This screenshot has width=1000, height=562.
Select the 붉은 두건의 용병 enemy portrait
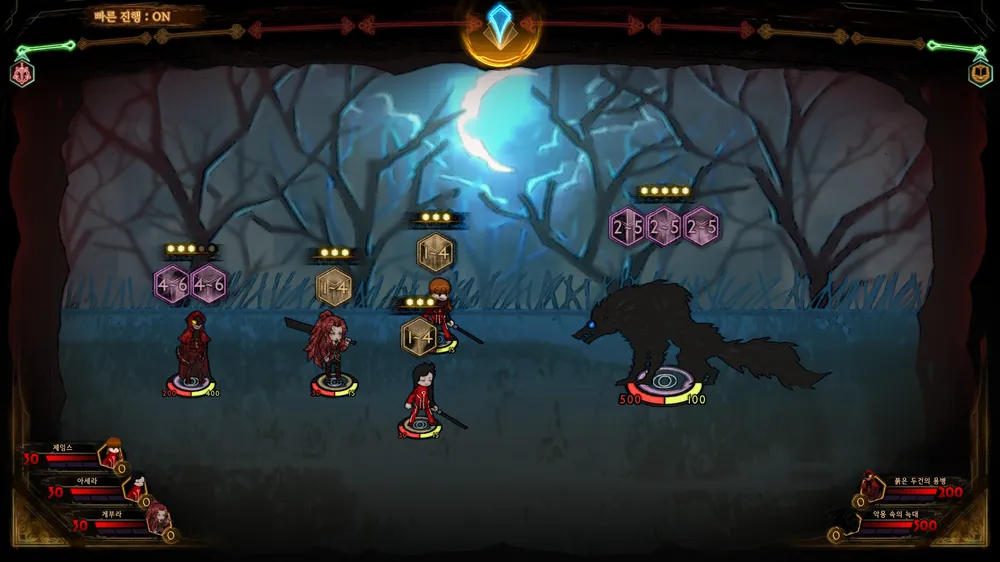(x=873, y=487)
